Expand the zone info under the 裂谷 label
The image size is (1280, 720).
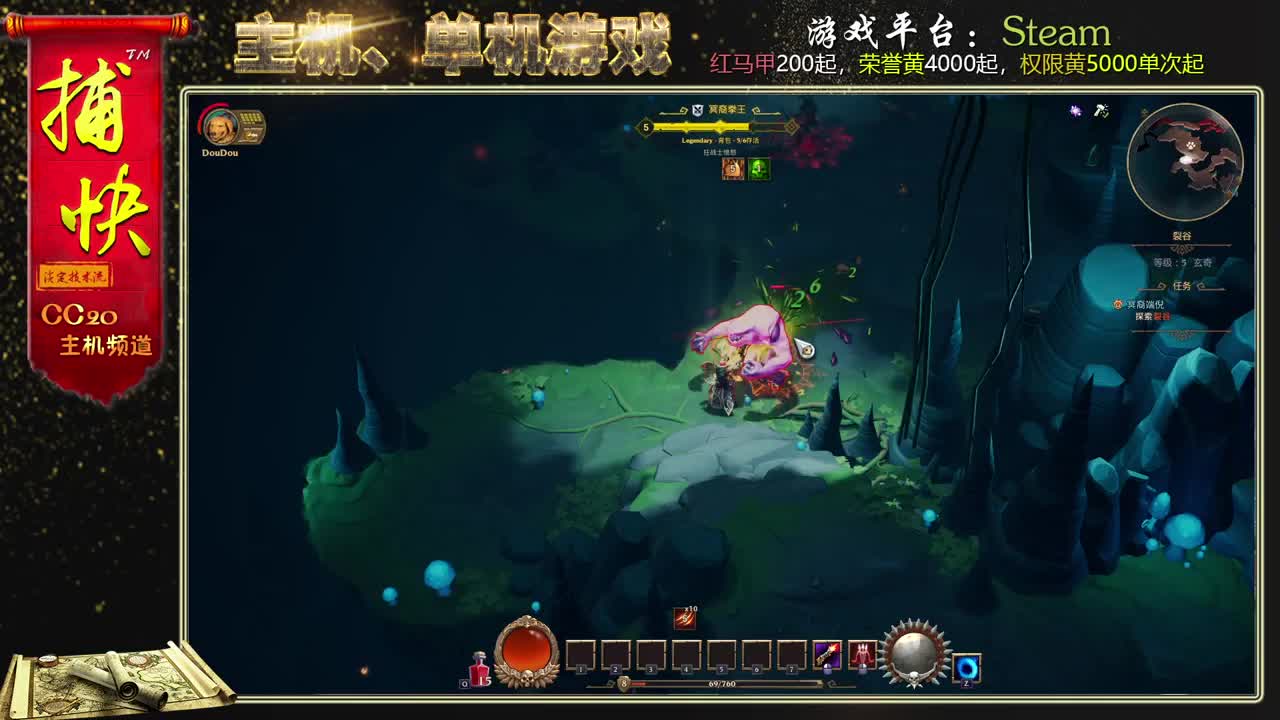(1182, 261)
